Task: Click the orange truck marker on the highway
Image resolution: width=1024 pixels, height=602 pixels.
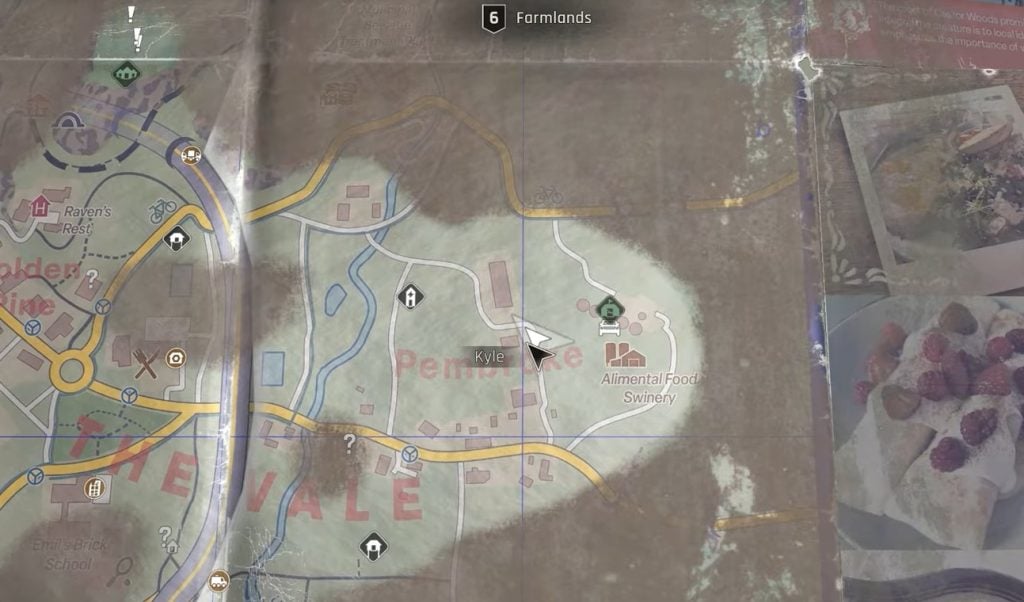Action: 218,580
